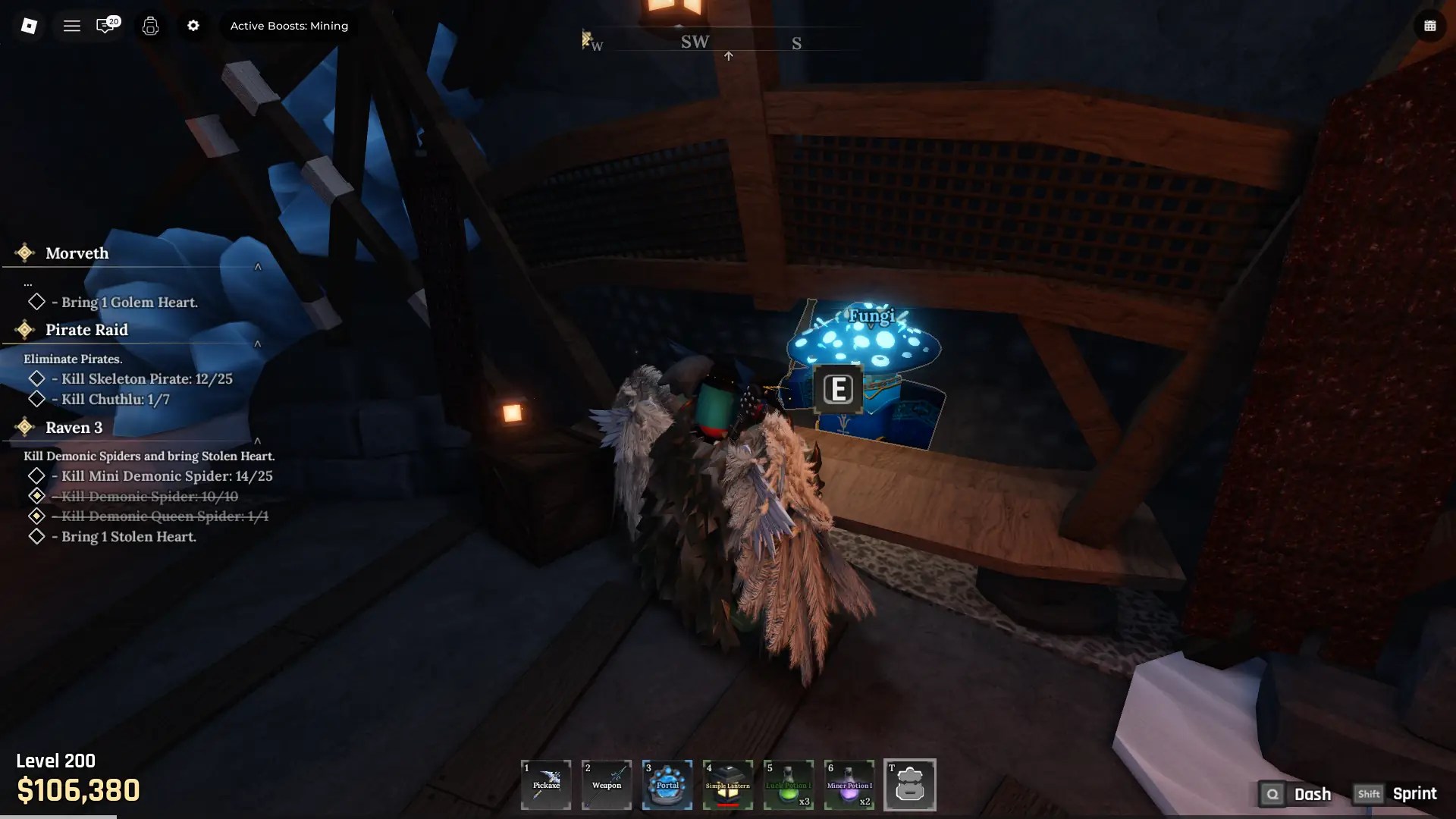
Task: Select the Portal item in slot 3
Action: pyautogui.click(x=667, y=785)
